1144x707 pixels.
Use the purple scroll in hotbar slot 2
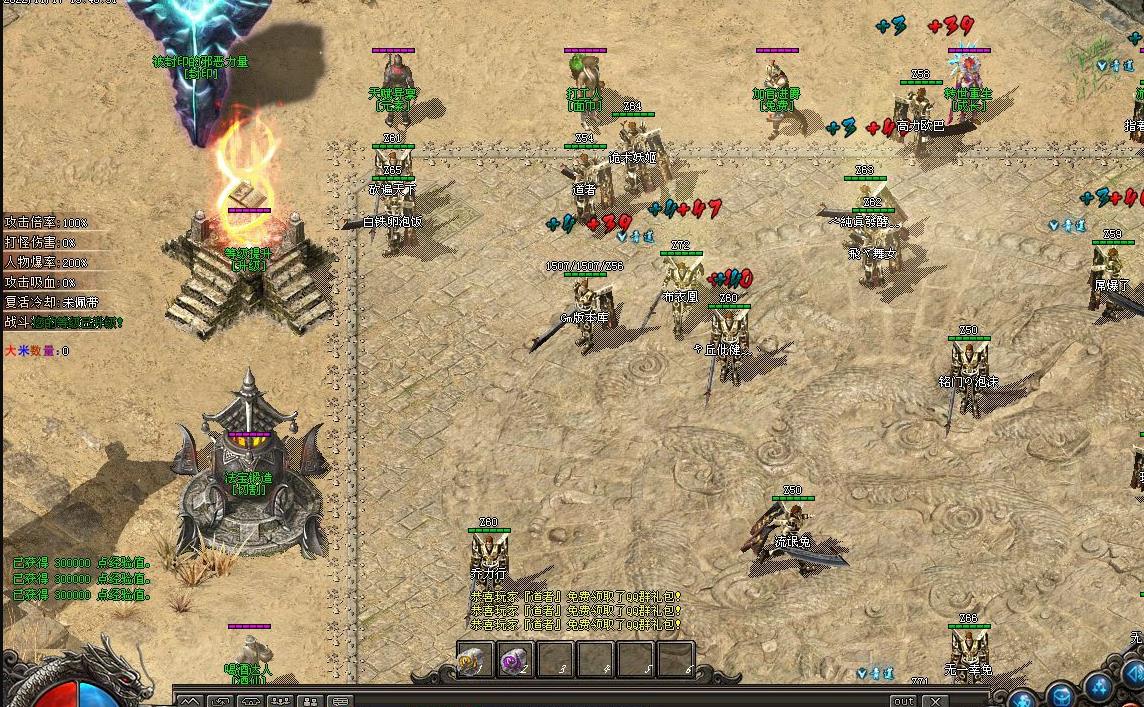point(516,661)
